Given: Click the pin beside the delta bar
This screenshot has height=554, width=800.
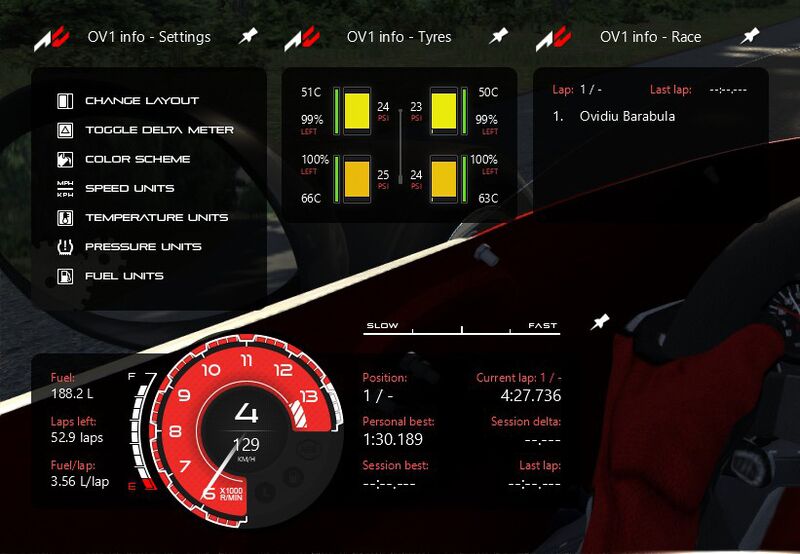Looking at the screenshot, I should coord(599,322).
